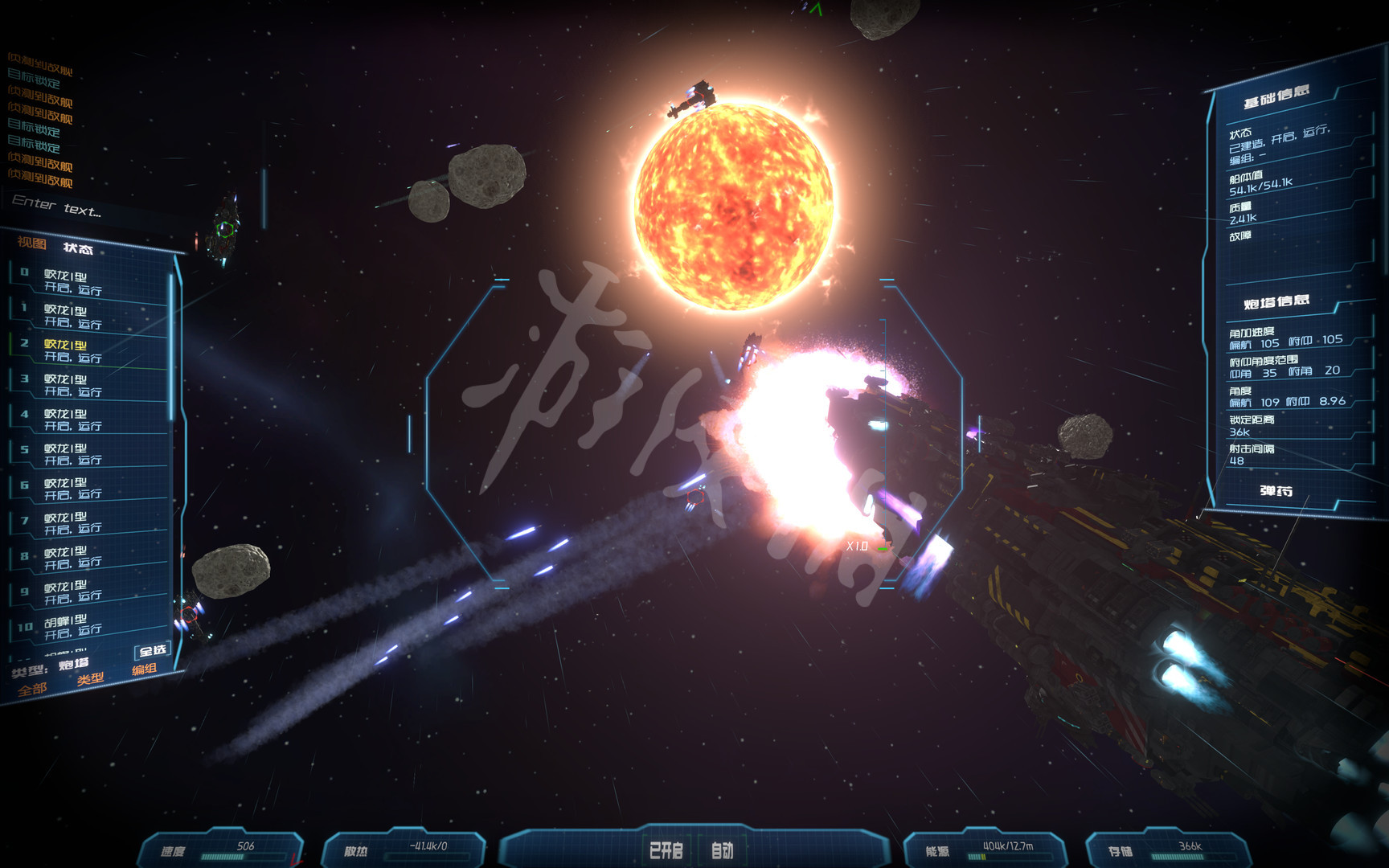
Task: Select turret row 0 蛟龙I型
Action: tap(88, 282)
